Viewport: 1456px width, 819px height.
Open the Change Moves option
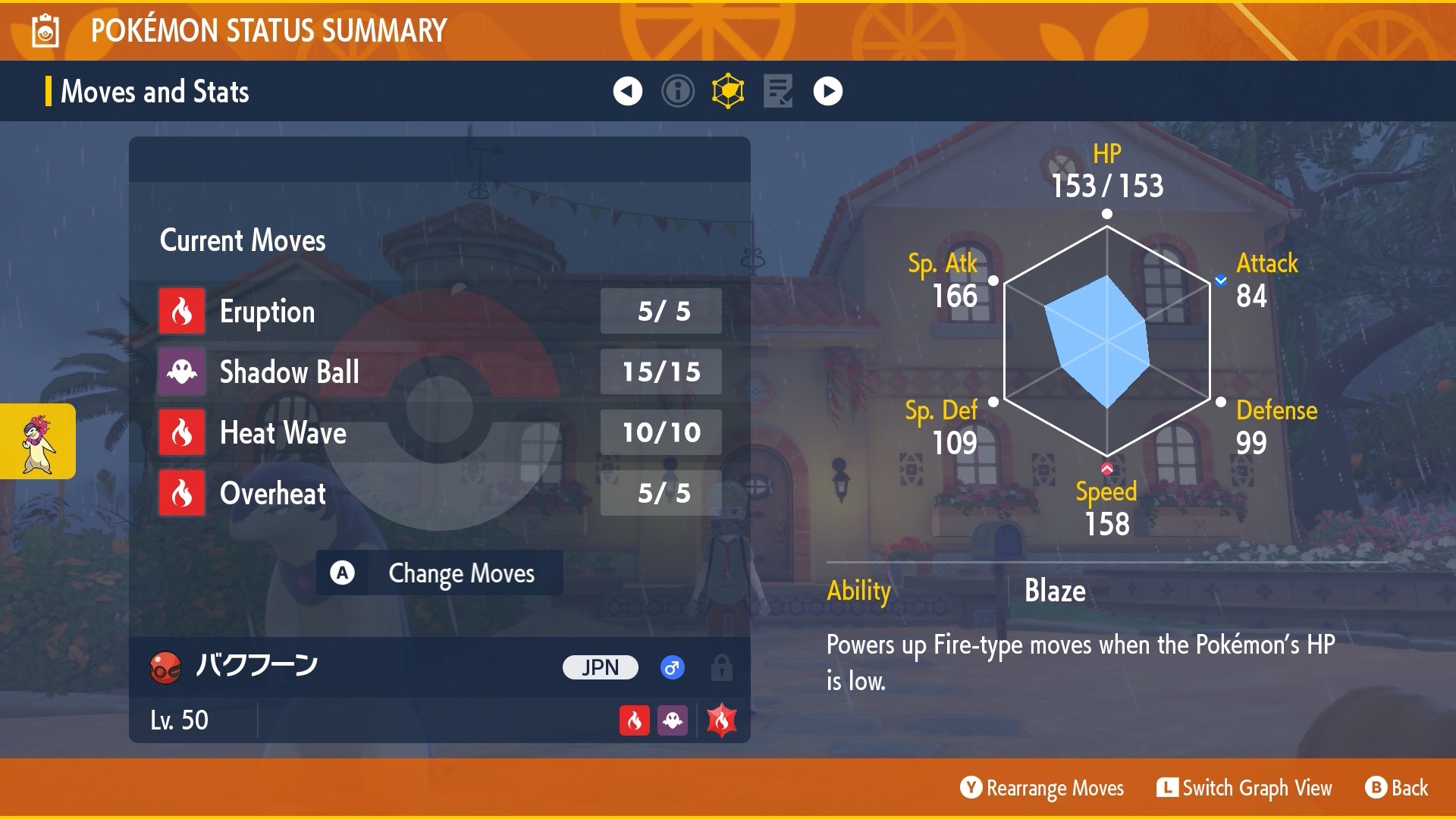(x=440, y=573)
